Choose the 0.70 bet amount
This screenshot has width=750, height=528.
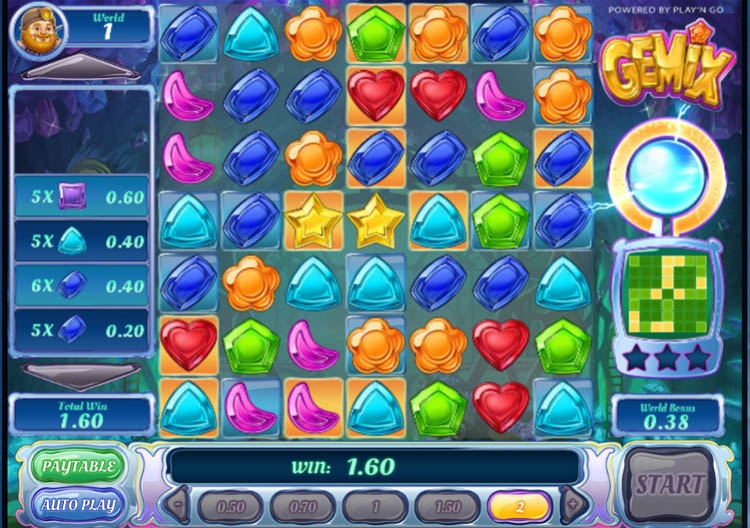[x=303, y=506]
